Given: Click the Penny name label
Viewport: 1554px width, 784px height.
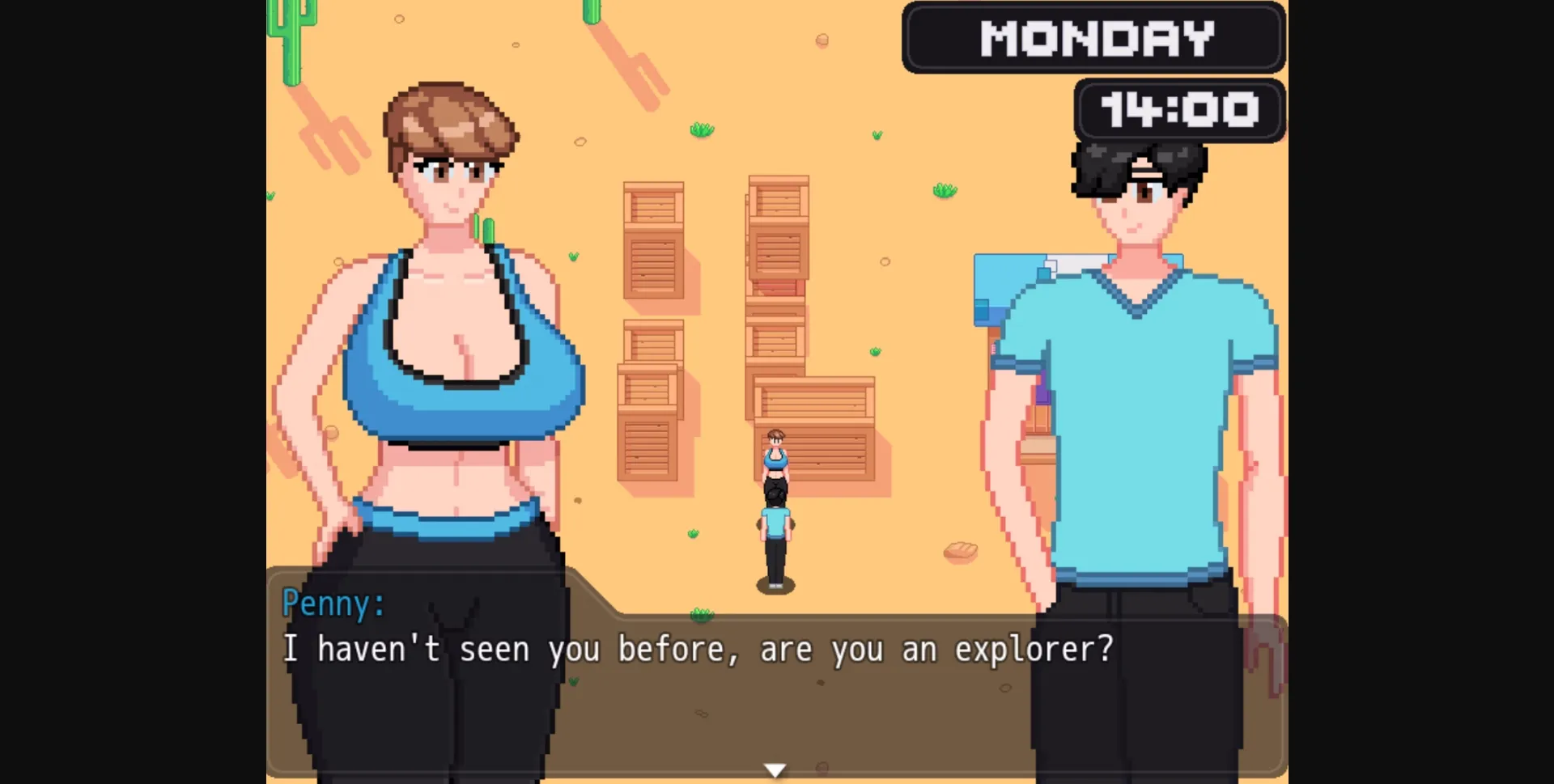Looking at the screenshot, I should point(332,603).
